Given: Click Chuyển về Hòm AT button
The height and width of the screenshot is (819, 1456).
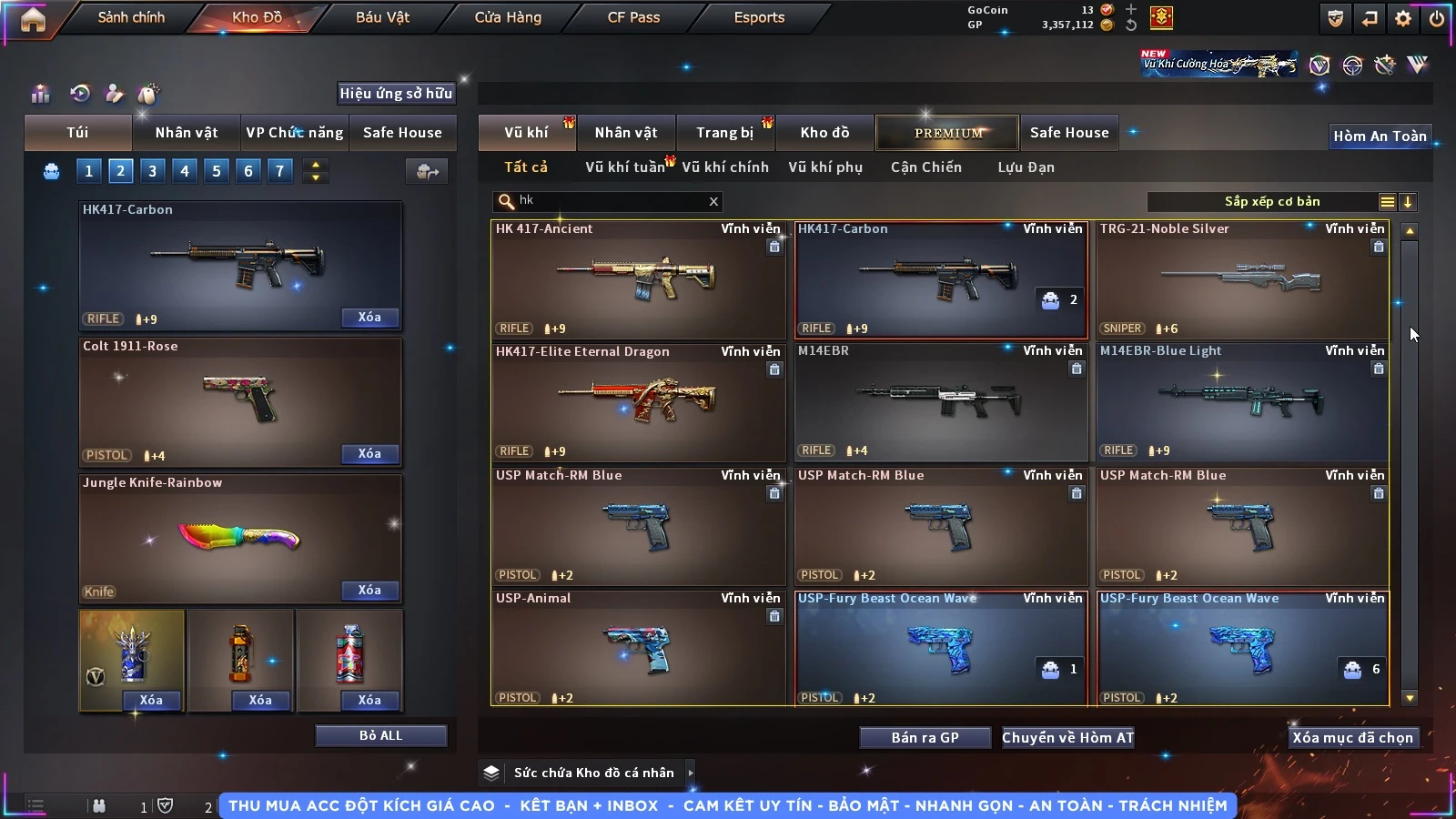Looking at the screenshot, I should (x=1068, y=738).
